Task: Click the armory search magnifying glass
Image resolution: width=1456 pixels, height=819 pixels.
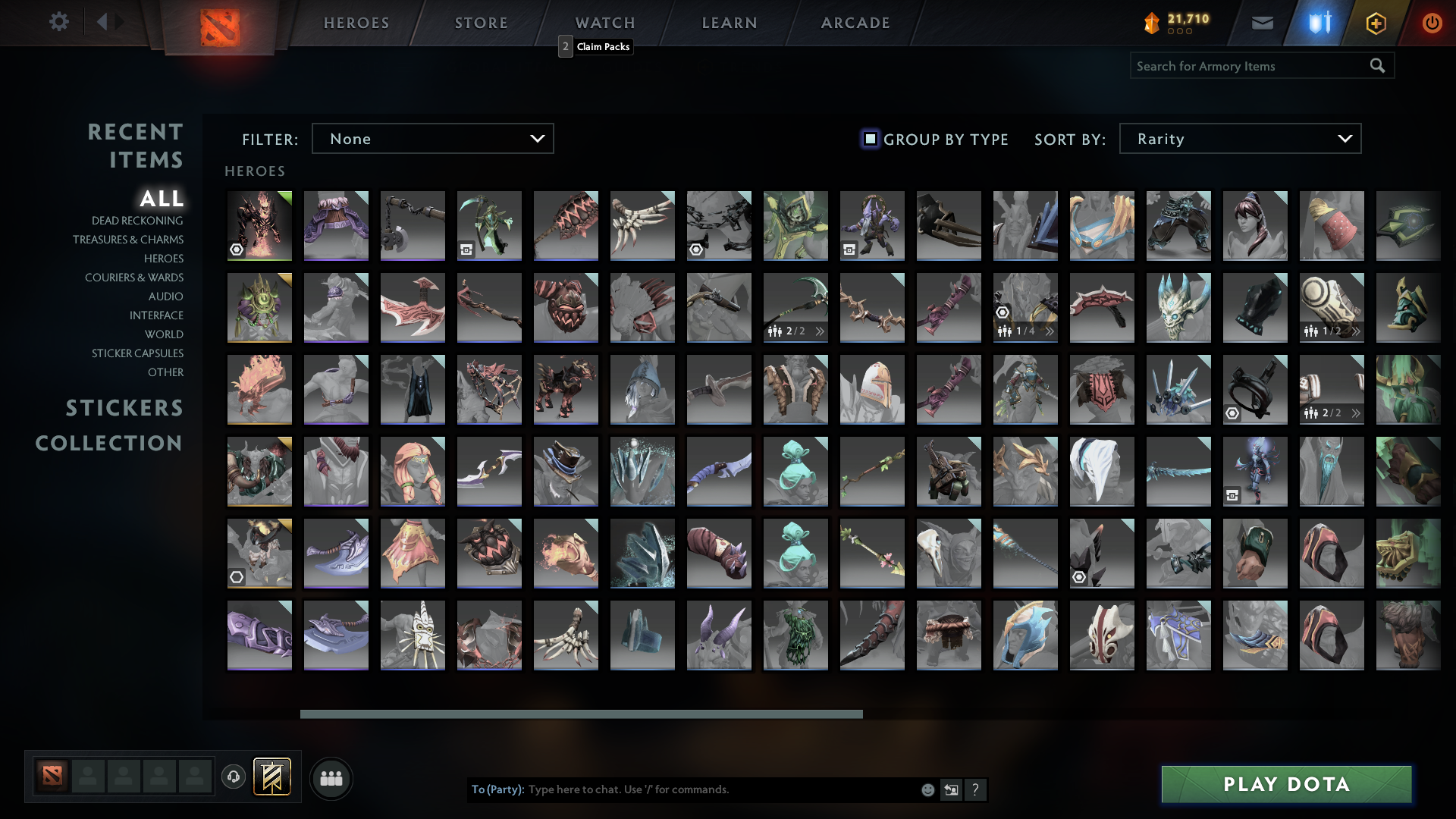Action: coord(1377,66)
